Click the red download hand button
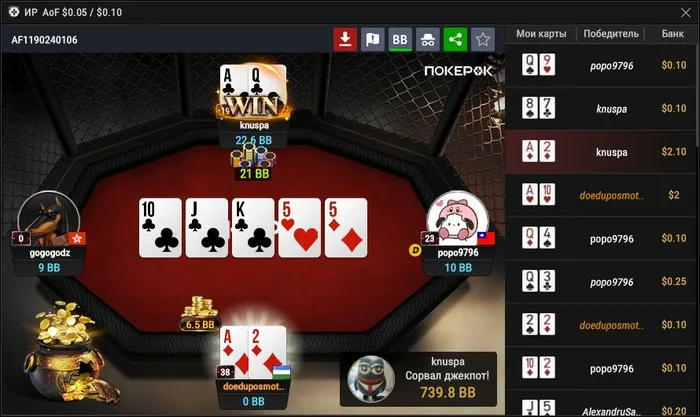 coord(345,40)
